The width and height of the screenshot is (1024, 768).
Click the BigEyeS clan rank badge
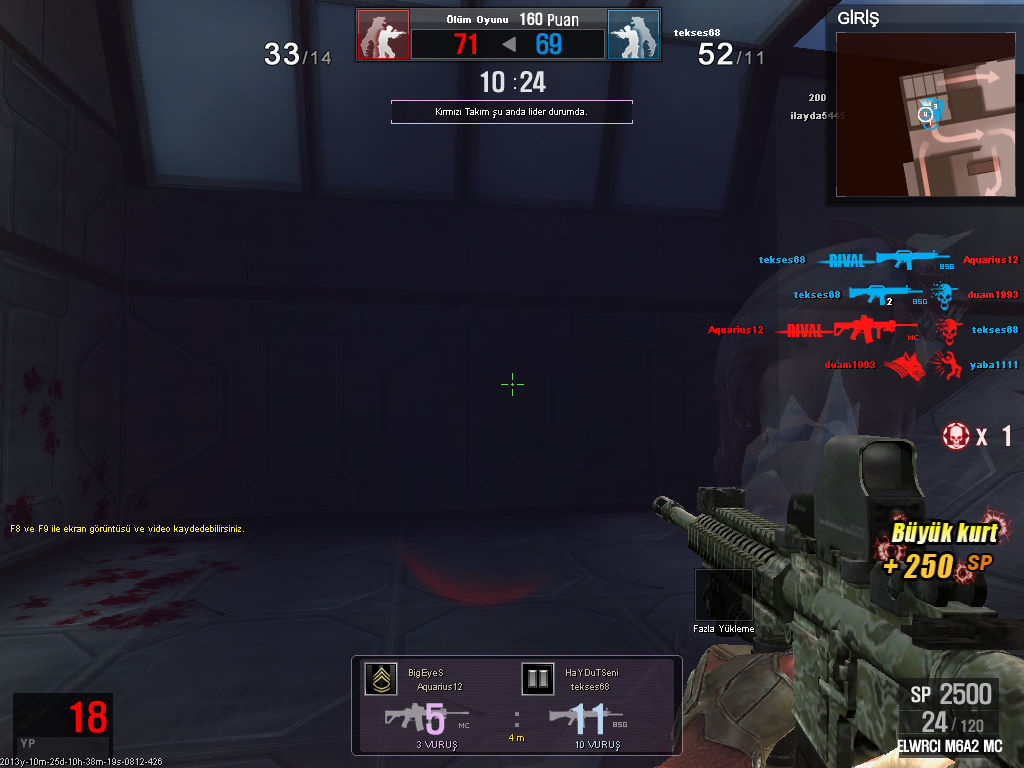click(x=380, y=679)
